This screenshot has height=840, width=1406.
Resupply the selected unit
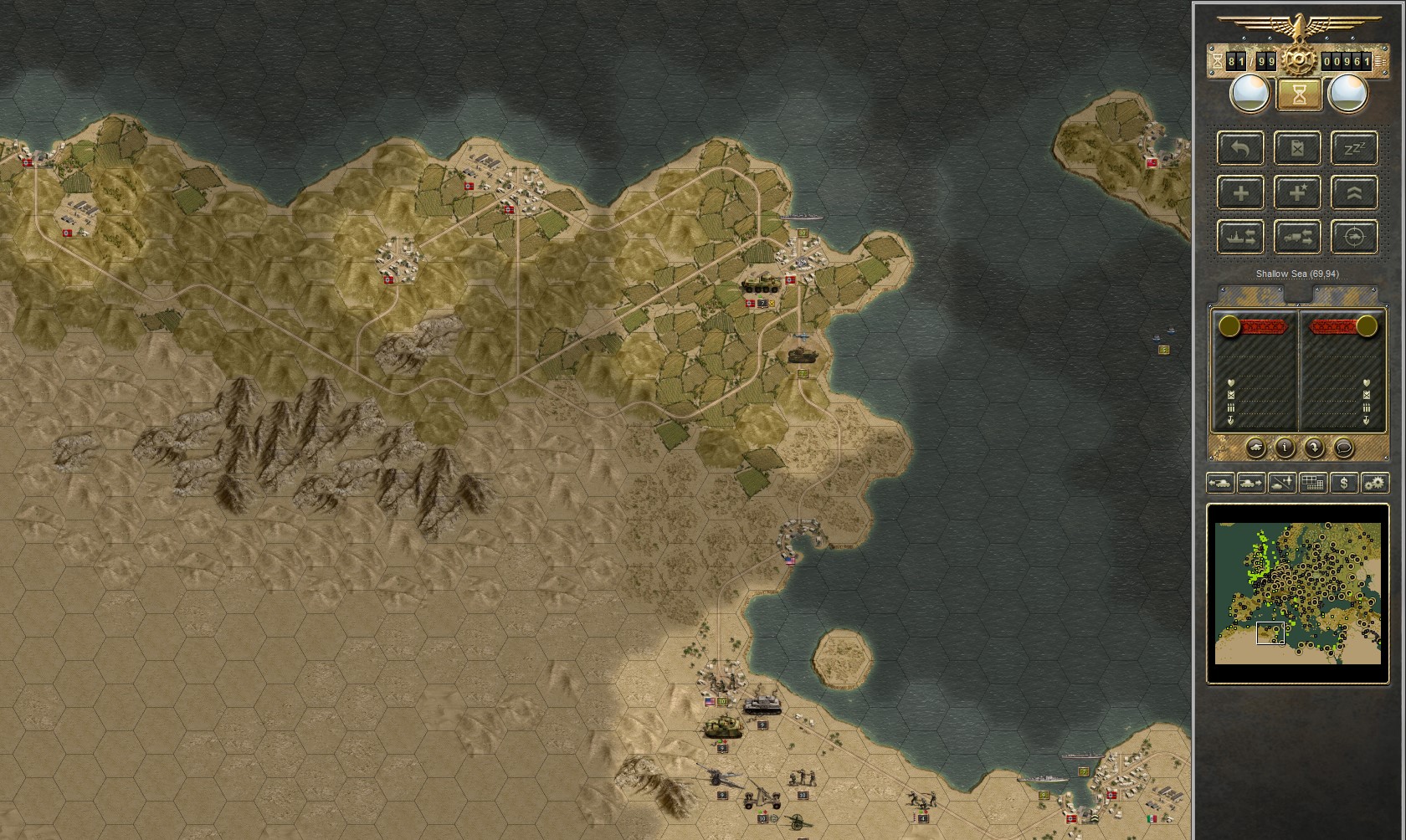tap(1298, 149)
